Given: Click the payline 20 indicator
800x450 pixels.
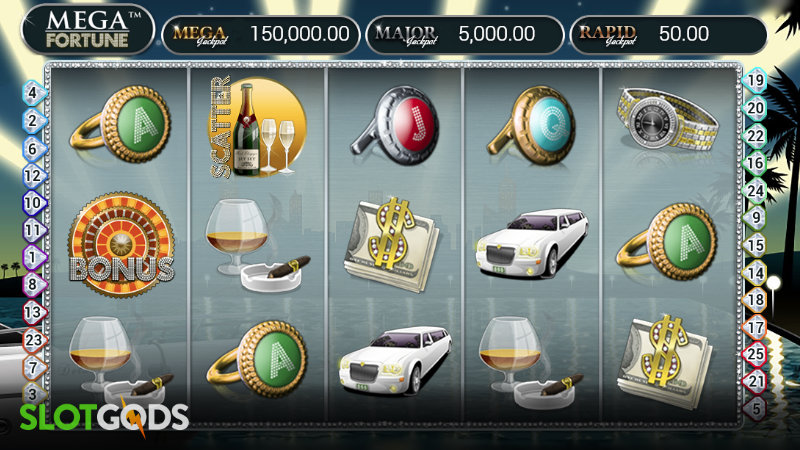Looking at the screenshot, I should pyautogui.click(x=757, y=108).
